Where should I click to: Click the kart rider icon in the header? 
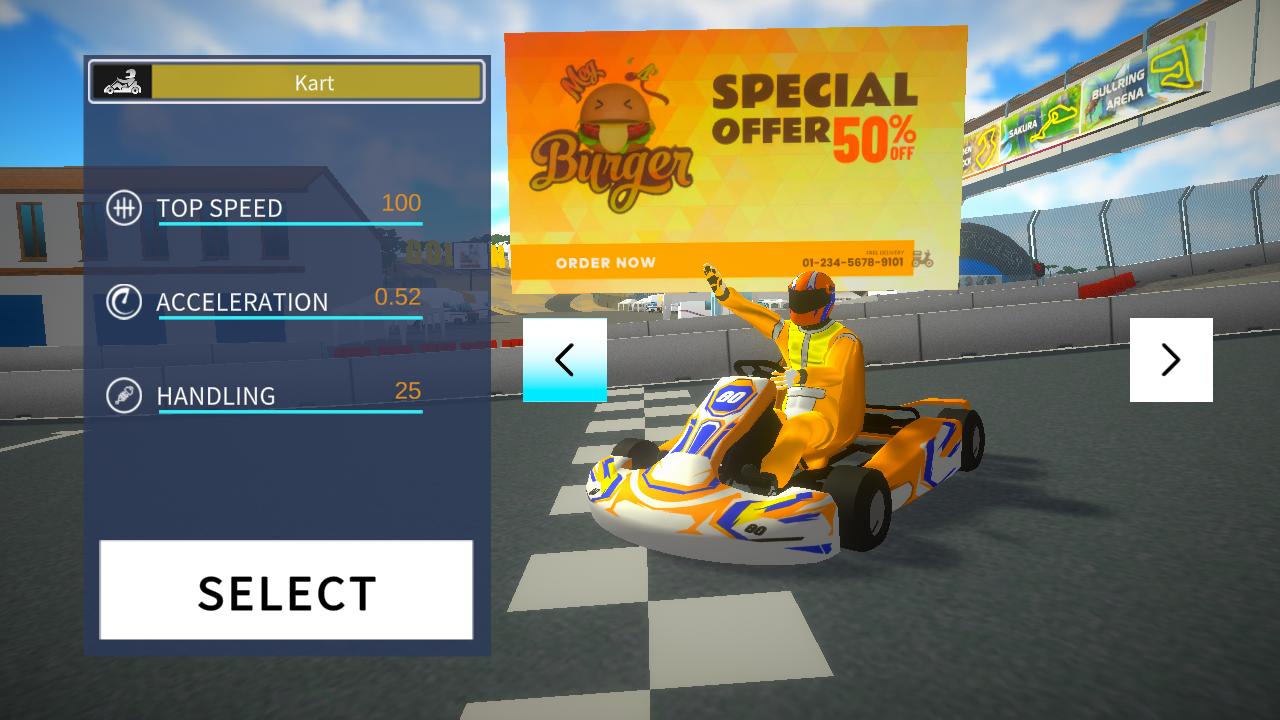tap(122, 81)
